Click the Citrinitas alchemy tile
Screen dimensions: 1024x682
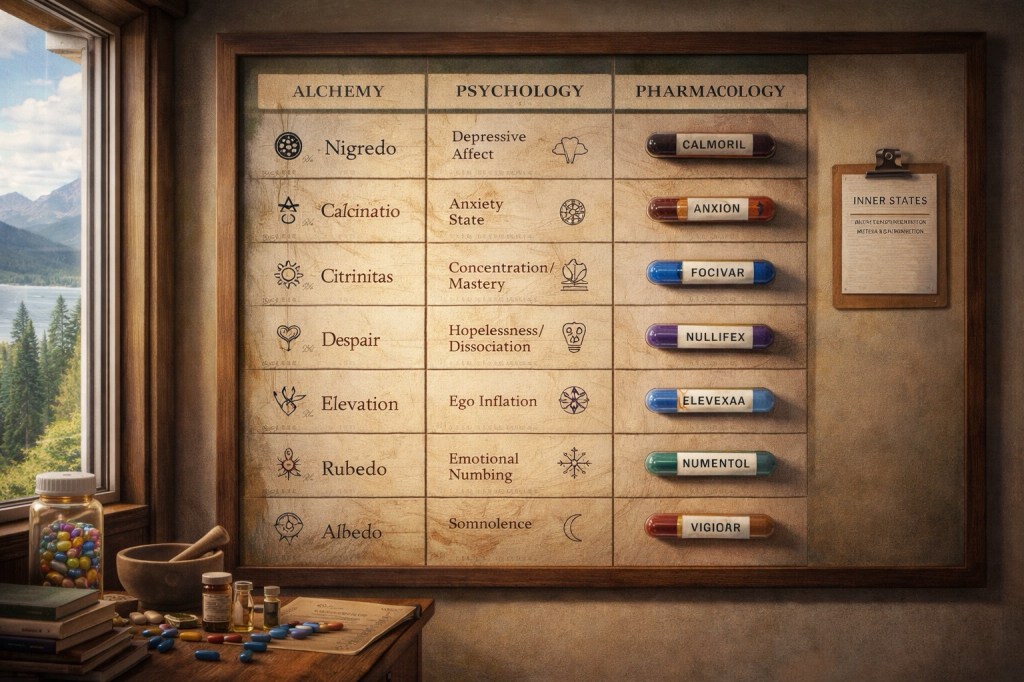335,273
